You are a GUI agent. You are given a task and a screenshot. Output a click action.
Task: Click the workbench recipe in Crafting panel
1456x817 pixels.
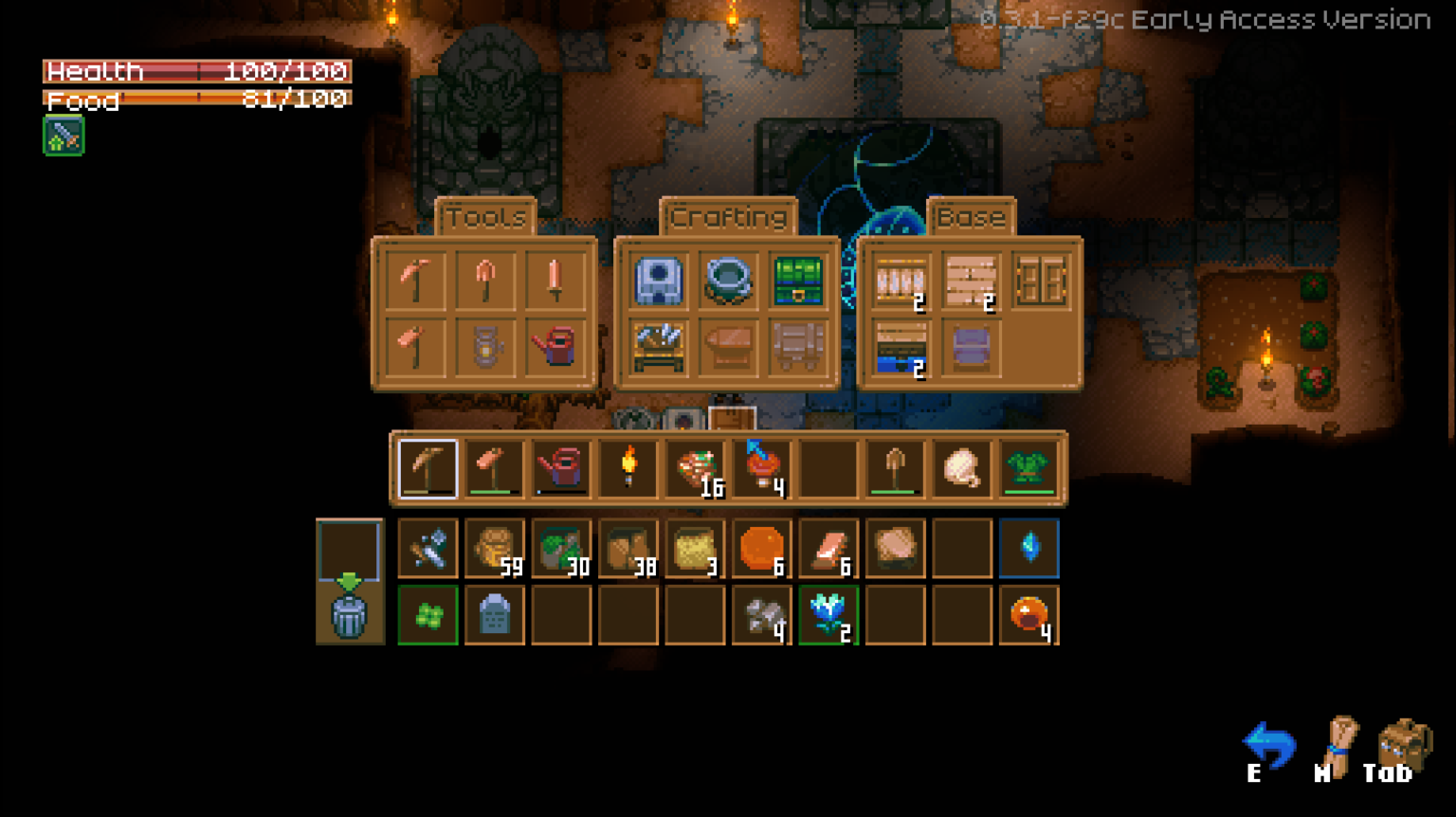click(657, 348)
